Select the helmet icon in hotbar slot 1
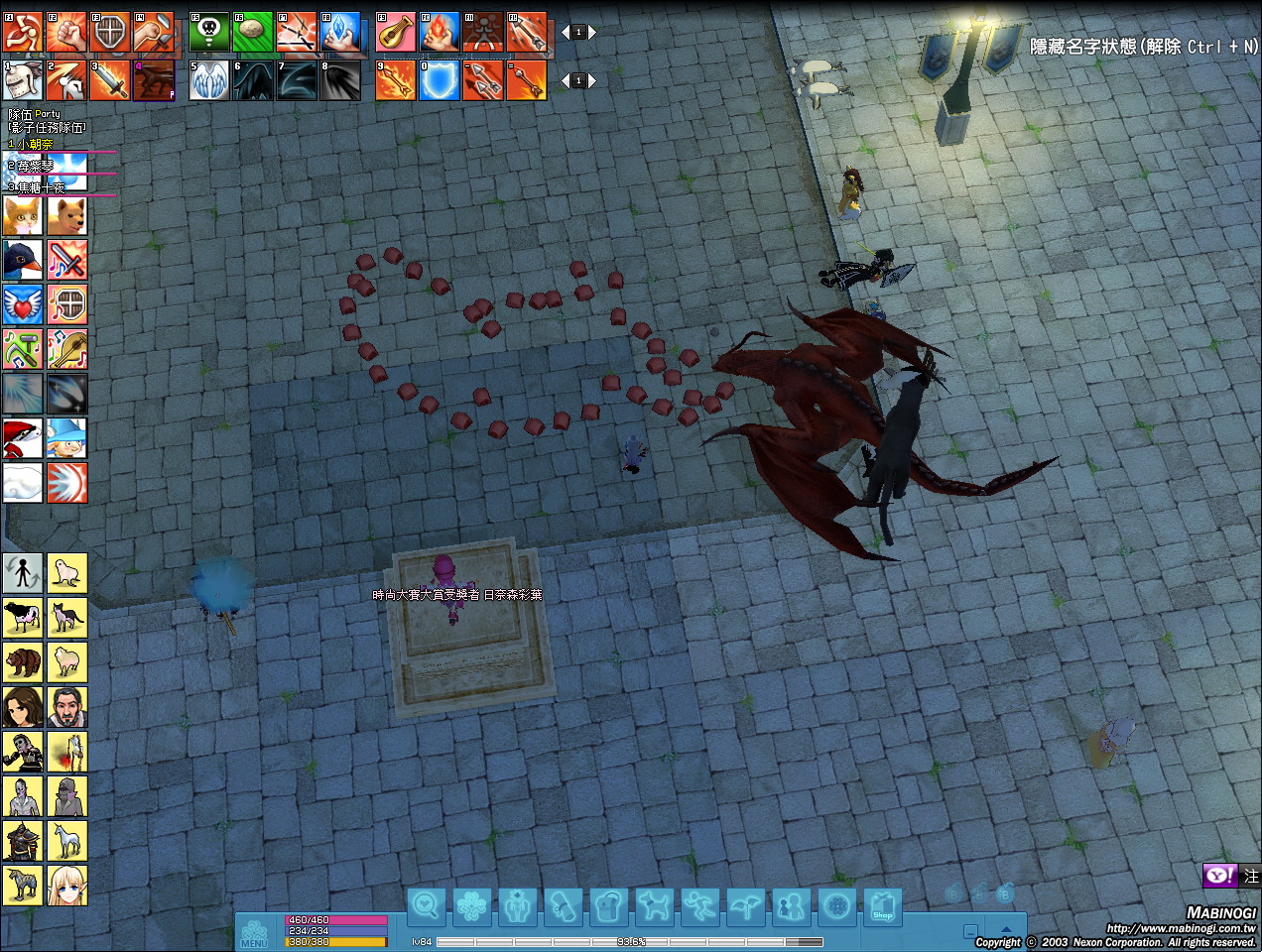The width and height of the screenshot is (1262, 952). coord(23,80)
